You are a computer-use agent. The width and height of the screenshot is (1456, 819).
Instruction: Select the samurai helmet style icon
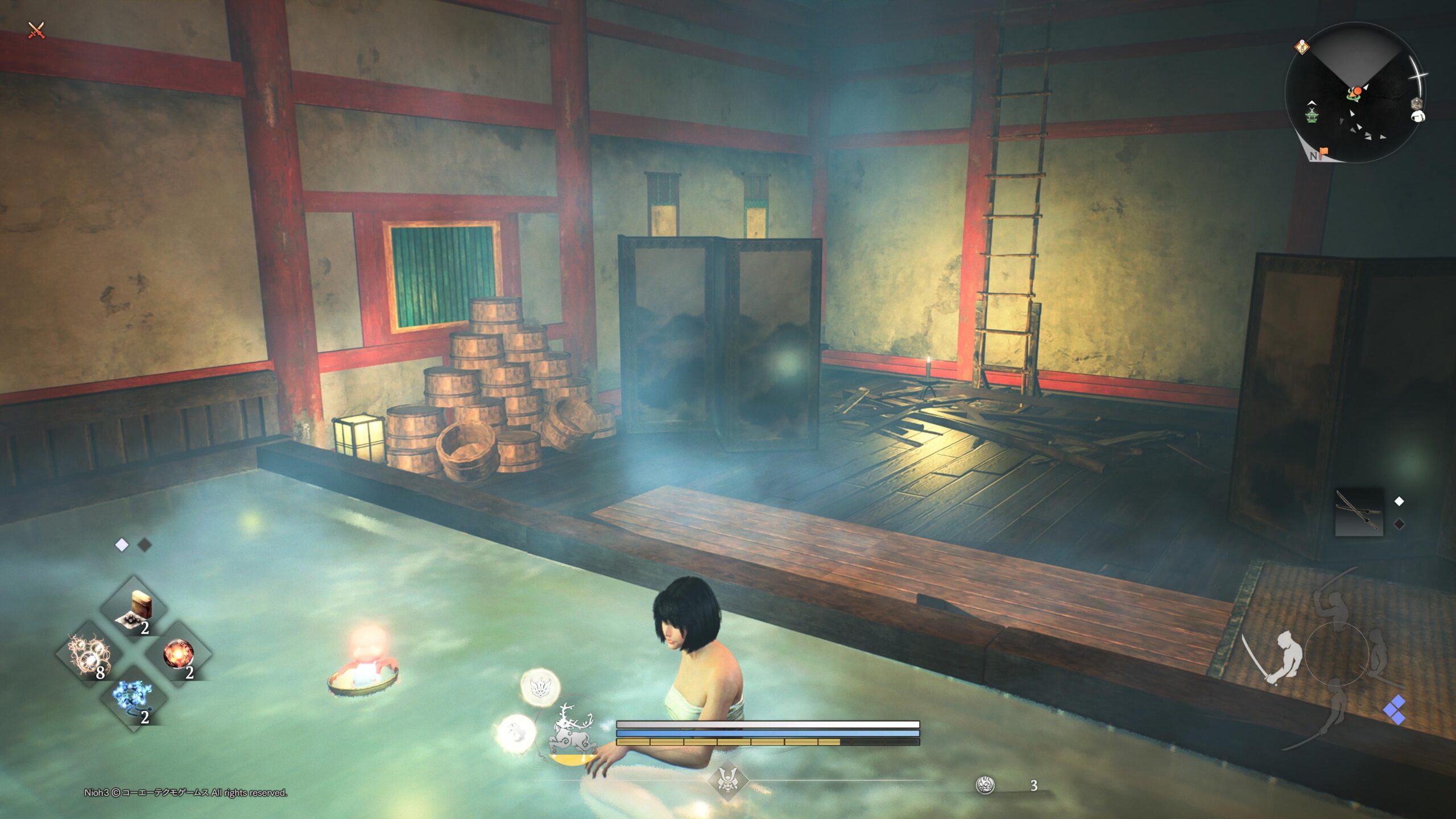point(727,780)
